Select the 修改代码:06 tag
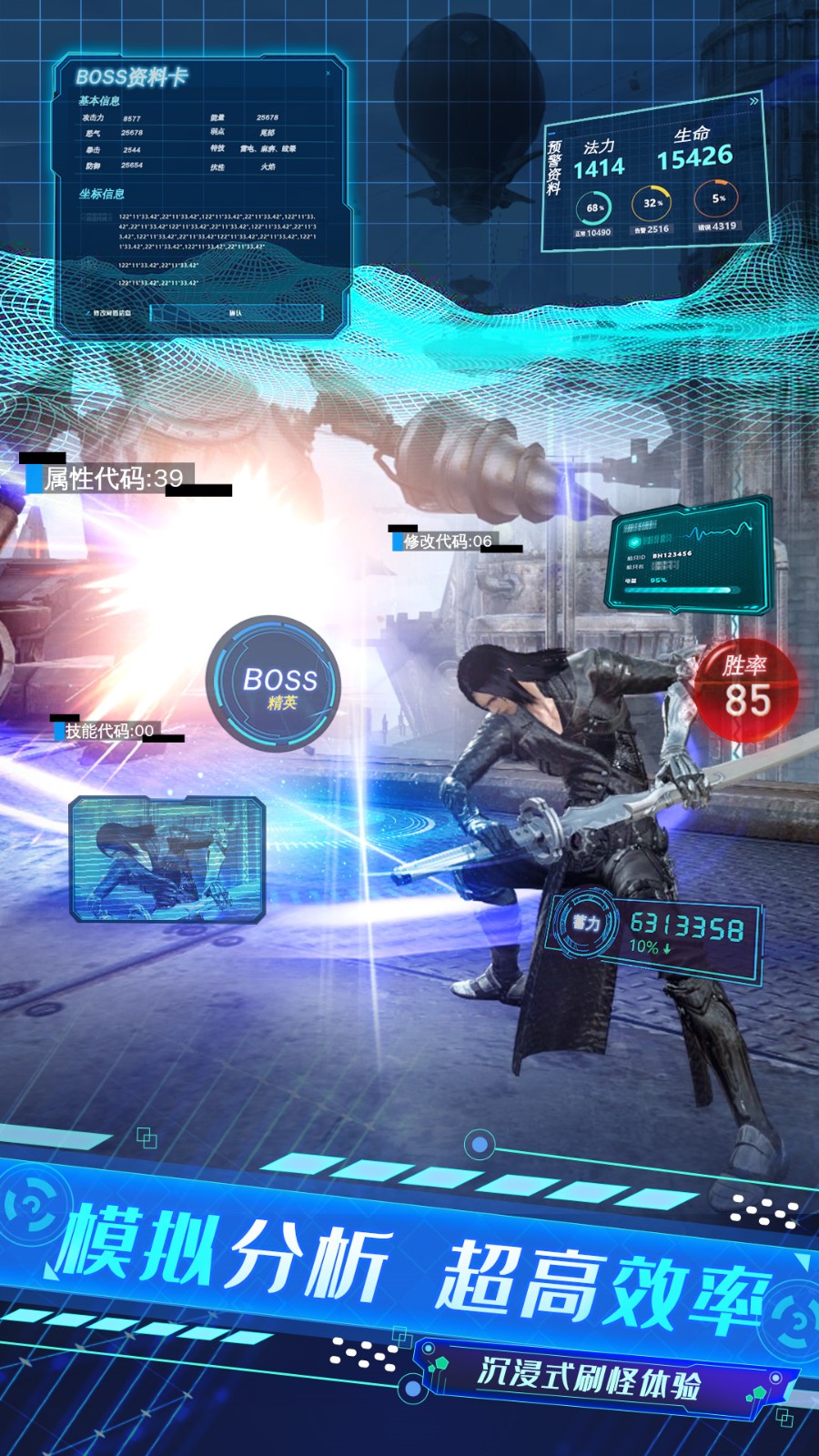 447,541
